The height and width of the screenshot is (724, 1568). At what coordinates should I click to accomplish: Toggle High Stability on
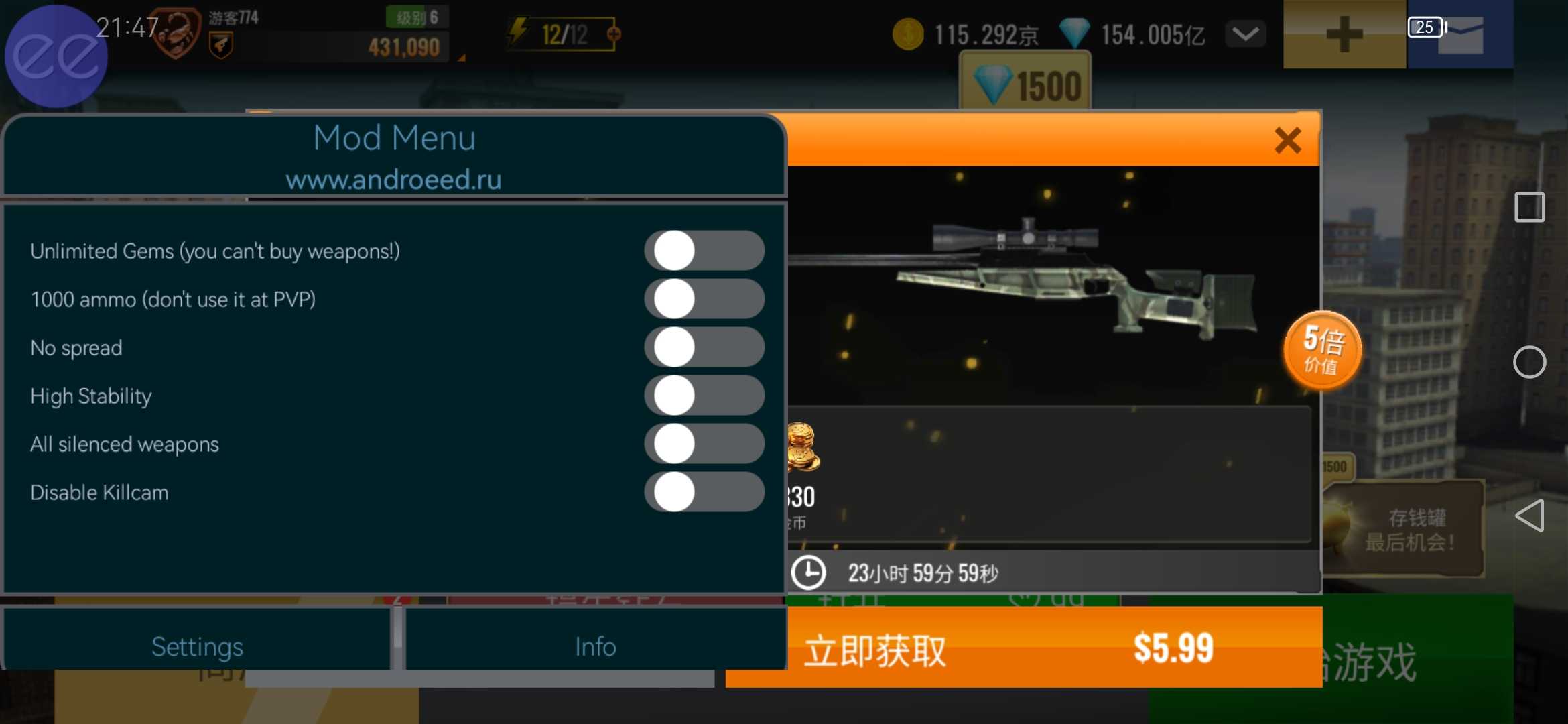point(704,396)
